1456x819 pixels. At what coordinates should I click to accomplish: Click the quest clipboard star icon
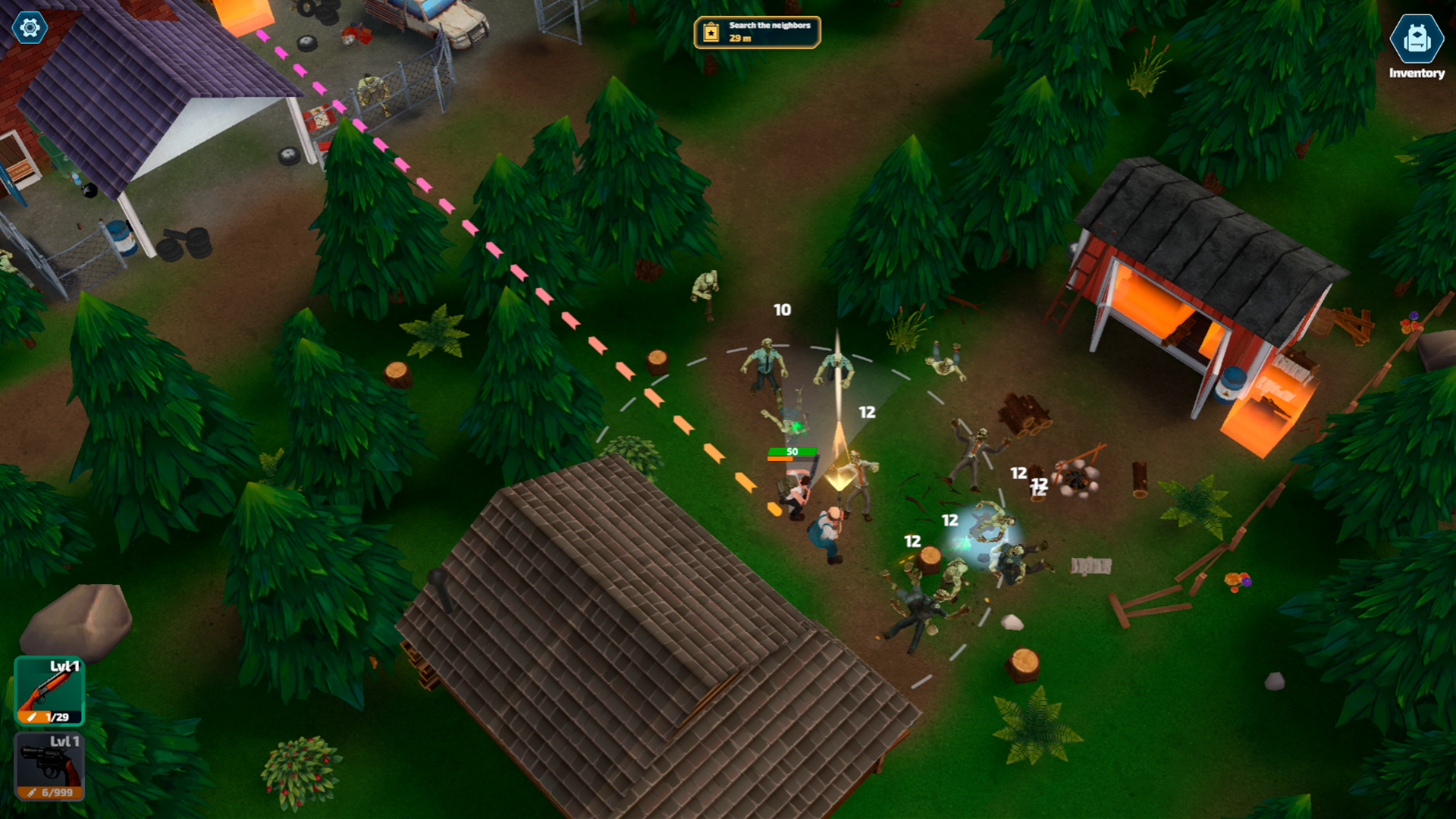[x=711, y=33]
